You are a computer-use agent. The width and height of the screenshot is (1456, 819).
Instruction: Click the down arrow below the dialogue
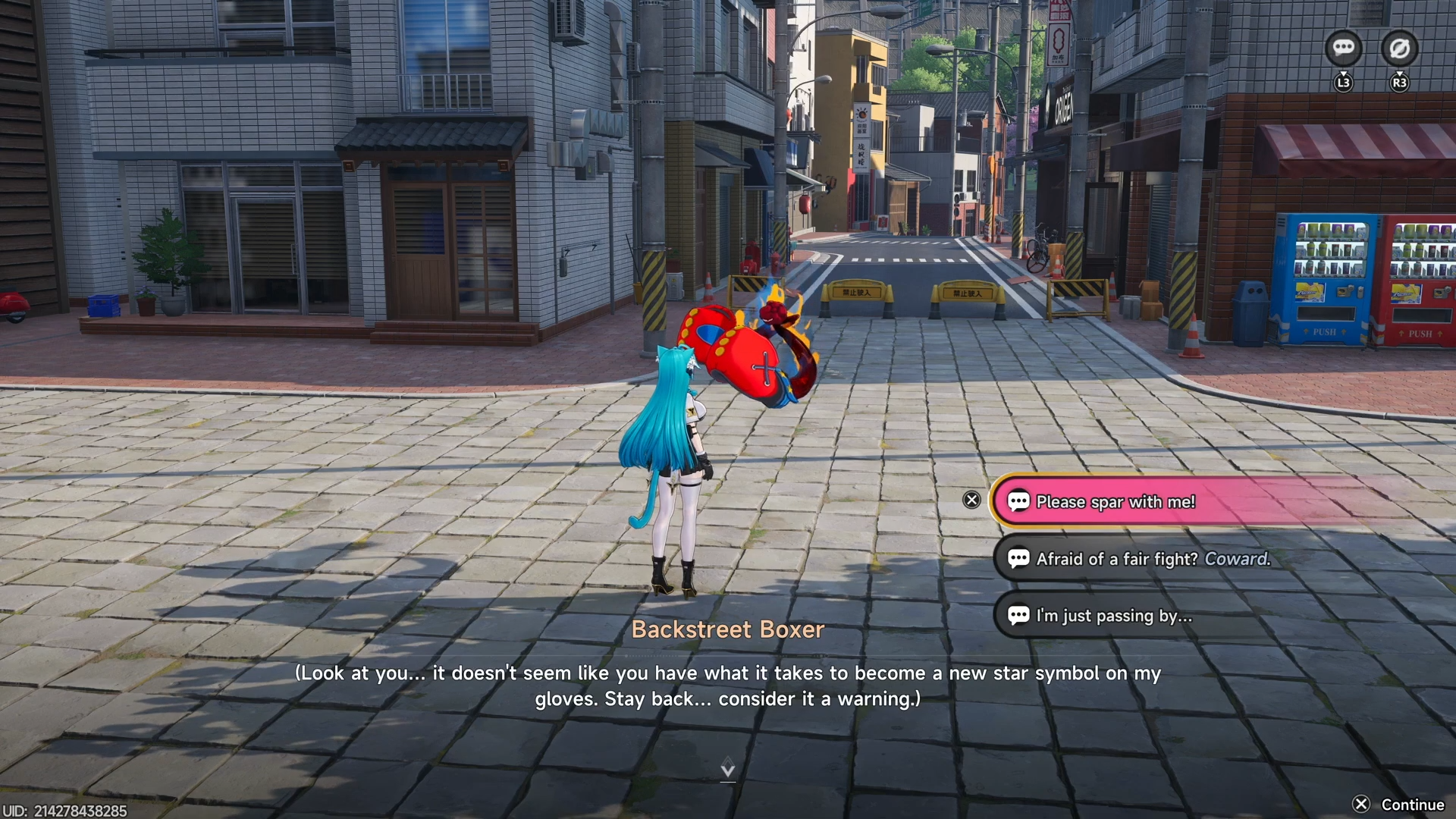pos(727,768)
